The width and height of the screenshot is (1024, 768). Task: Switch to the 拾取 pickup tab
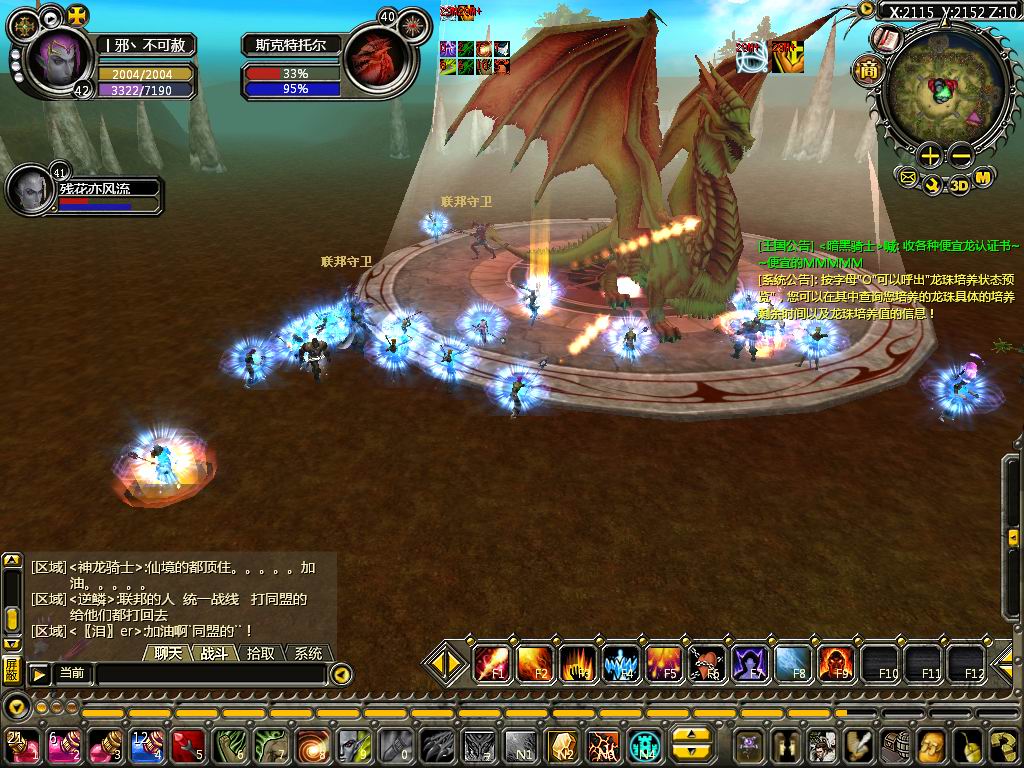click(x=261, y=653)
